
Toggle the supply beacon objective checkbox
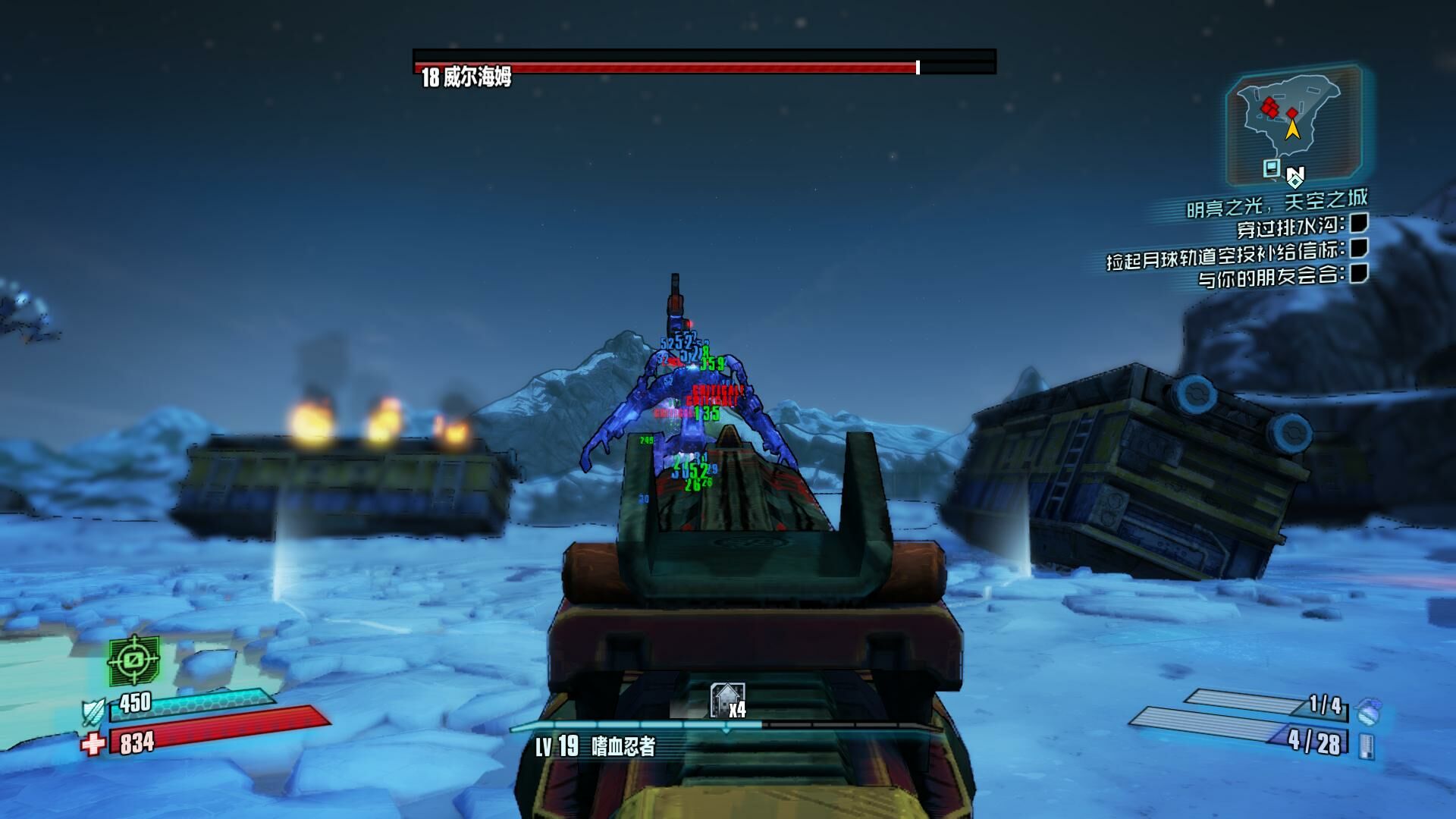click(1359, 248)
